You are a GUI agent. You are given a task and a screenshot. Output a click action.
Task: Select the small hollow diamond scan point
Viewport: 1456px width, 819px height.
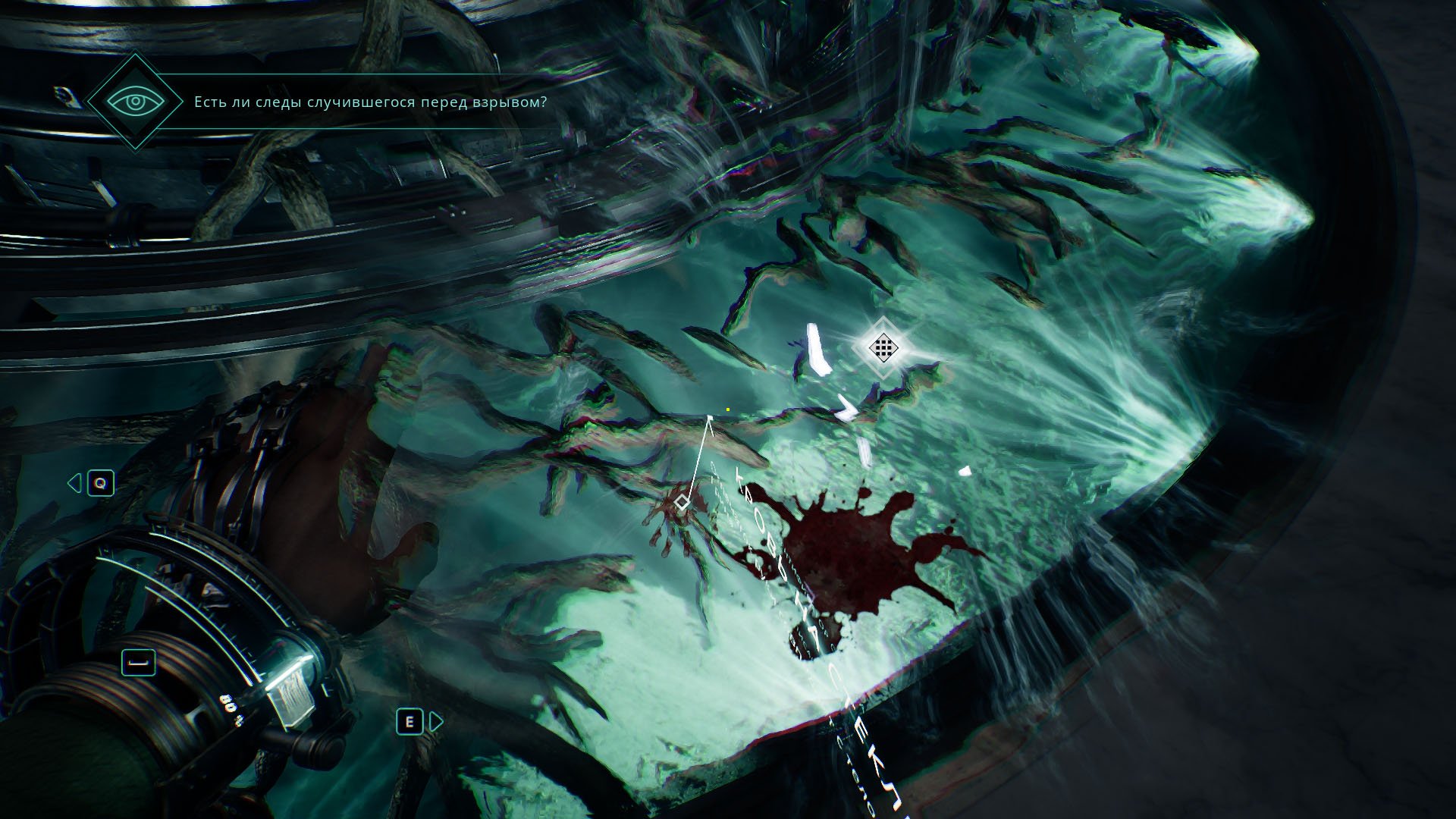(682, 502)
